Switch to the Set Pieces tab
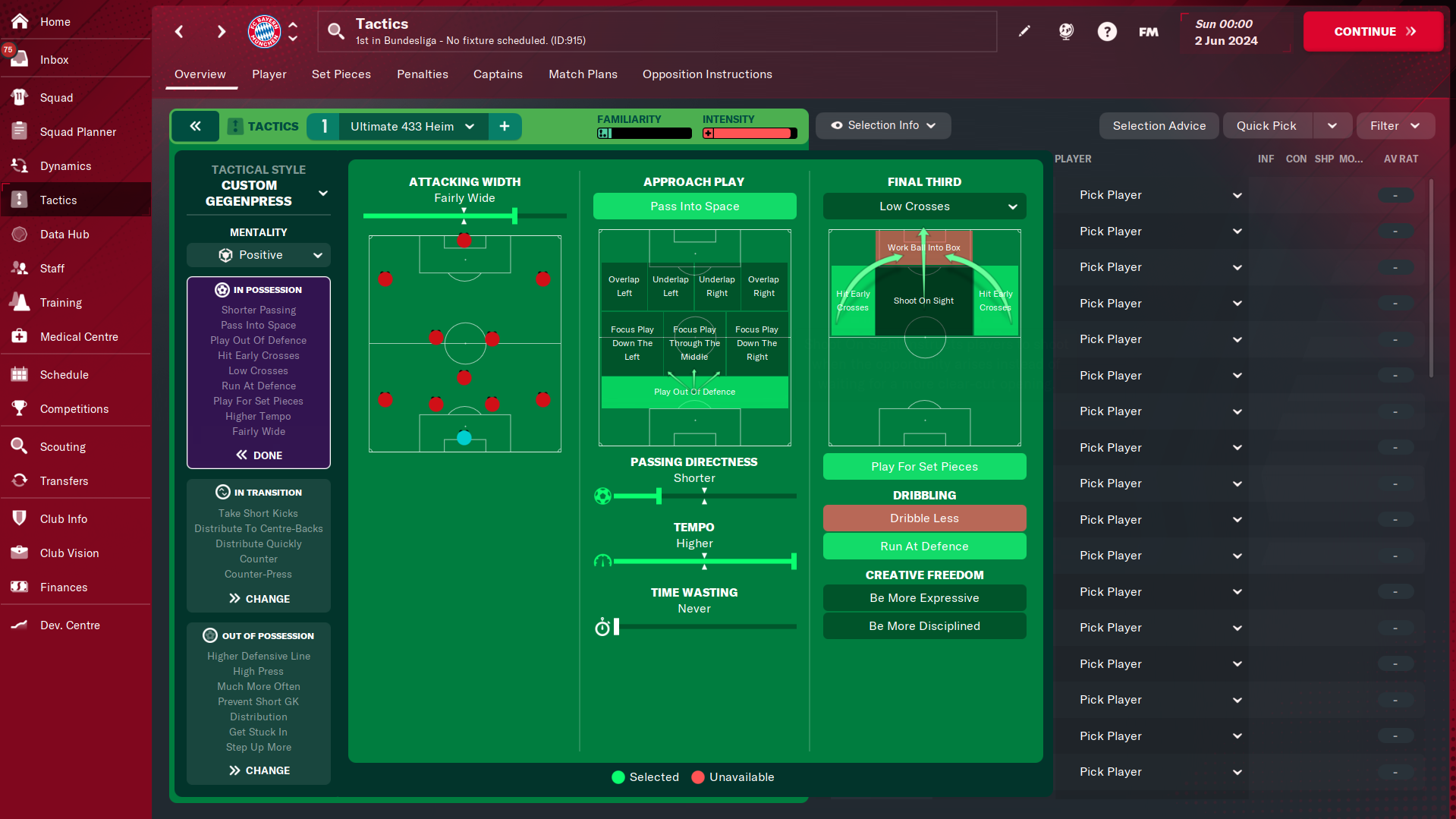Image resolution: width=1456 pixels, height=819 pixels. point(341,74)
